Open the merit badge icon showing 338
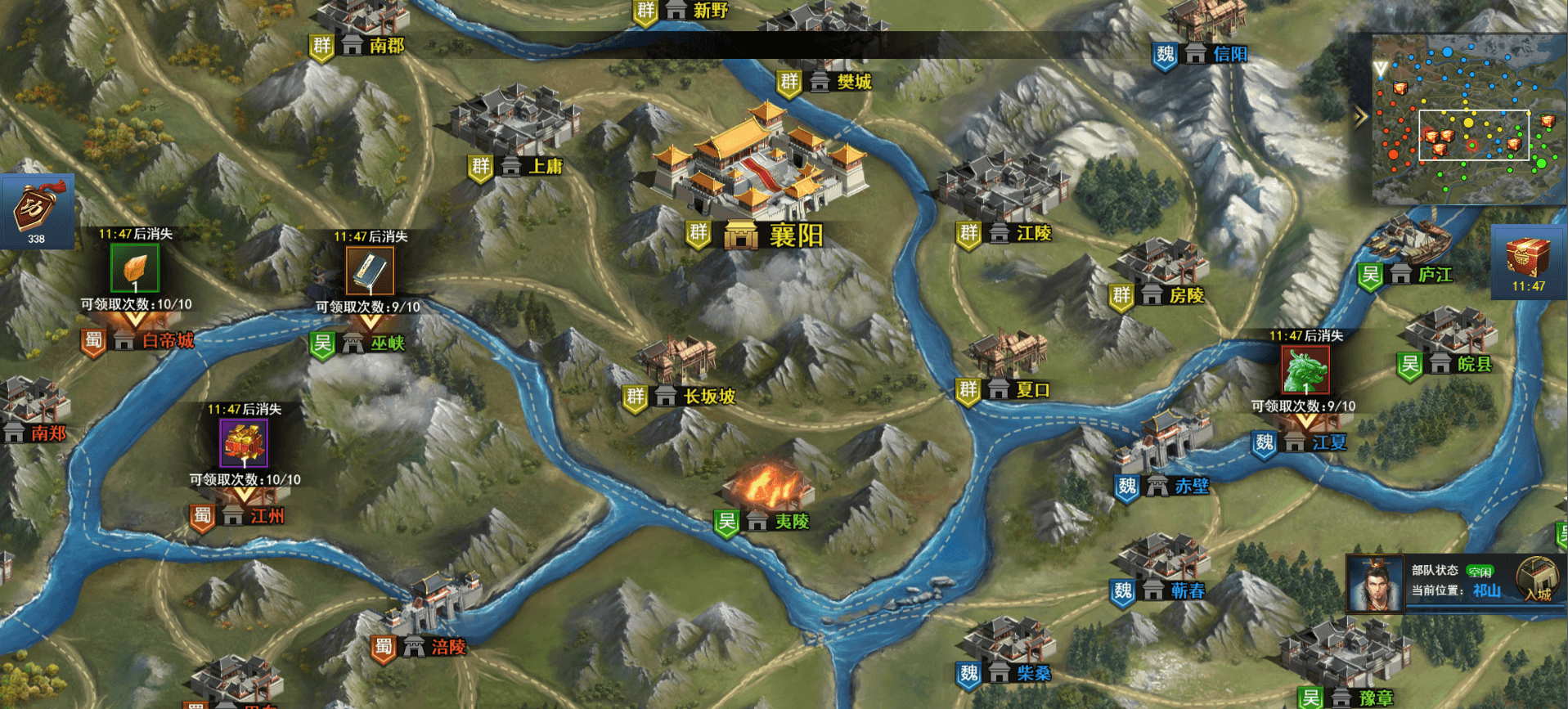 pos(37,211)
